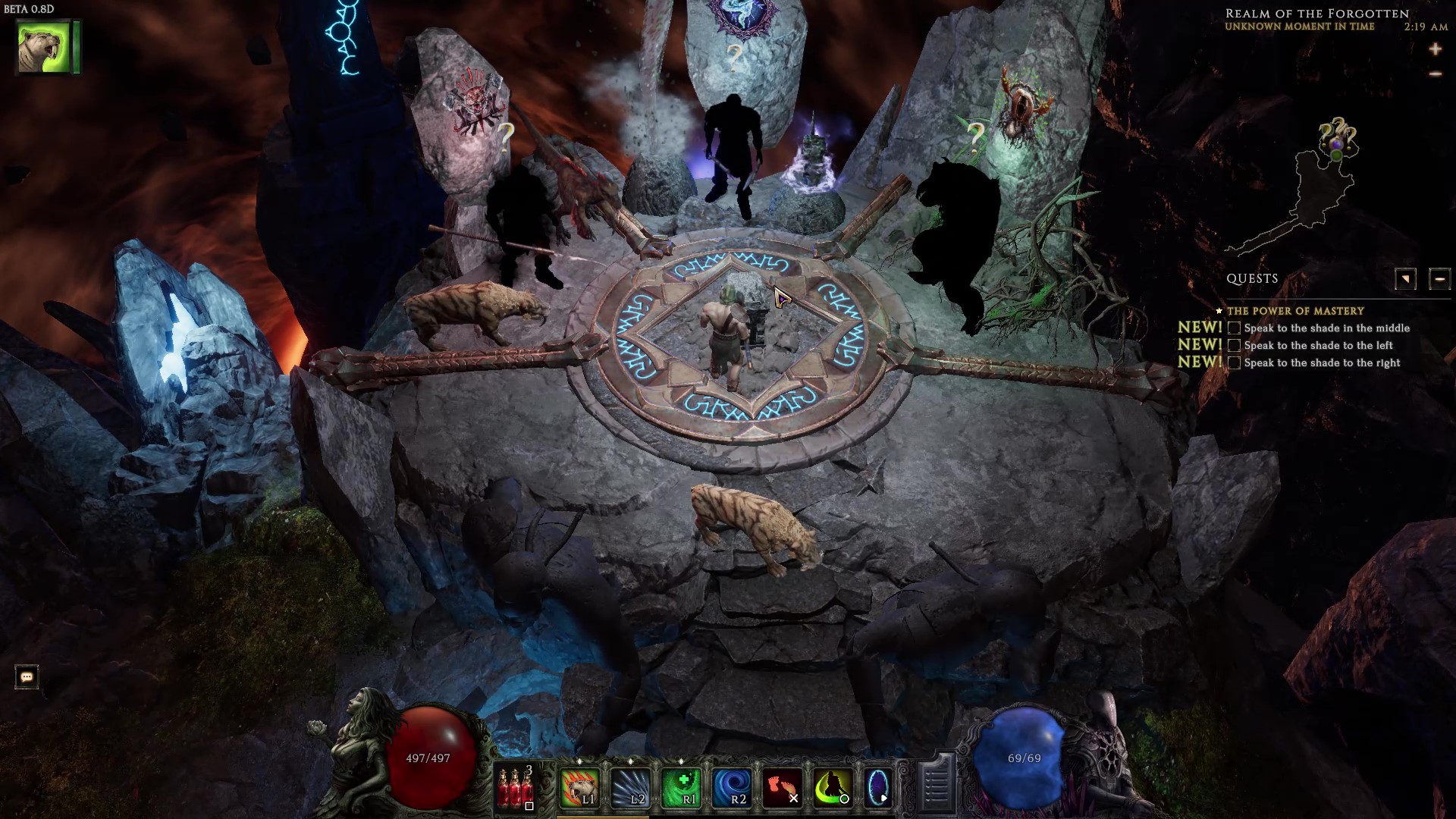The width and height of the screenshot is (1456, 819).
Task: Collapse the Quests tracker panel
Action: [x=1439, y=279]
